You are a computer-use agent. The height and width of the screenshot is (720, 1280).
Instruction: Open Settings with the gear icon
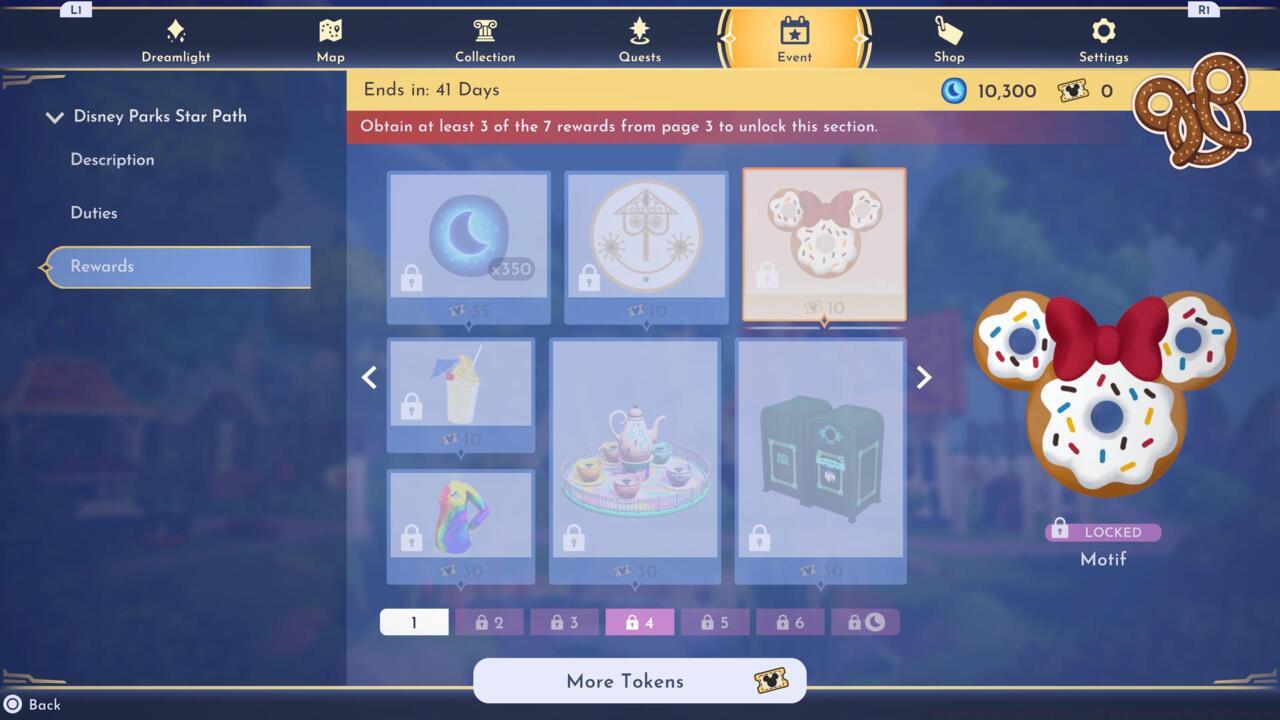[1103, 38]
